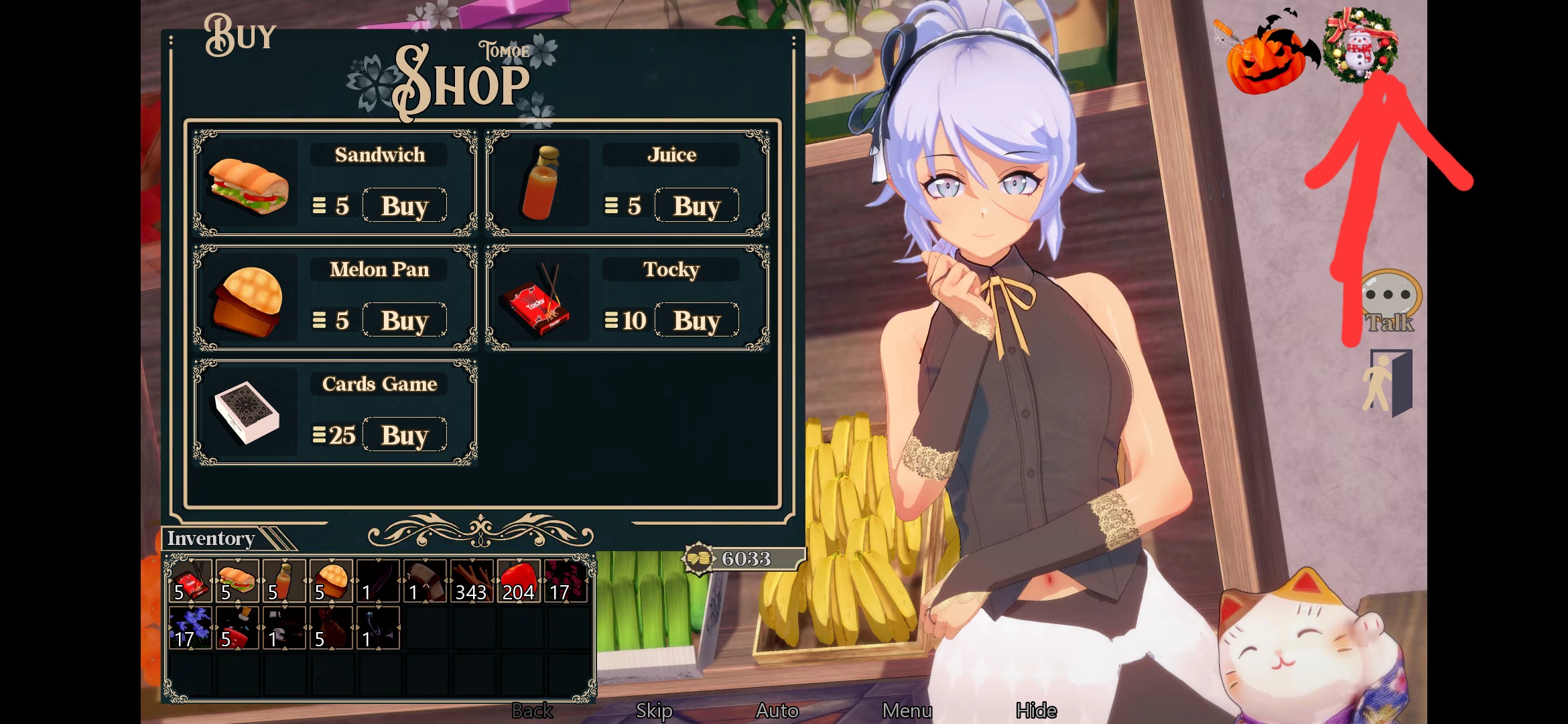Screen dimensions: 1568x724
Task: Hide the interface
Action: (1036, 711)
